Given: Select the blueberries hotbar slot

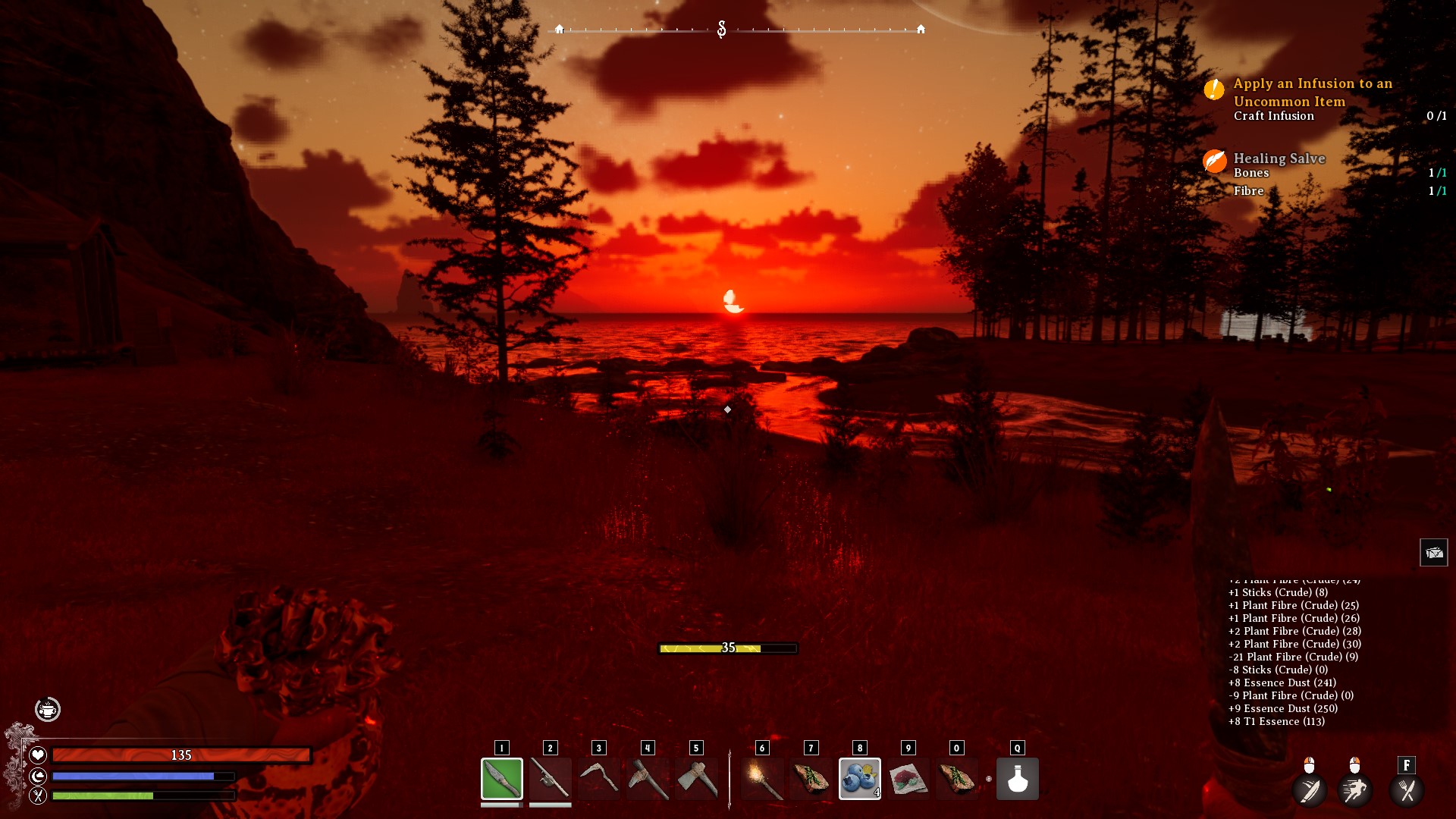Looking at the screenshot, I should point(859,779).
